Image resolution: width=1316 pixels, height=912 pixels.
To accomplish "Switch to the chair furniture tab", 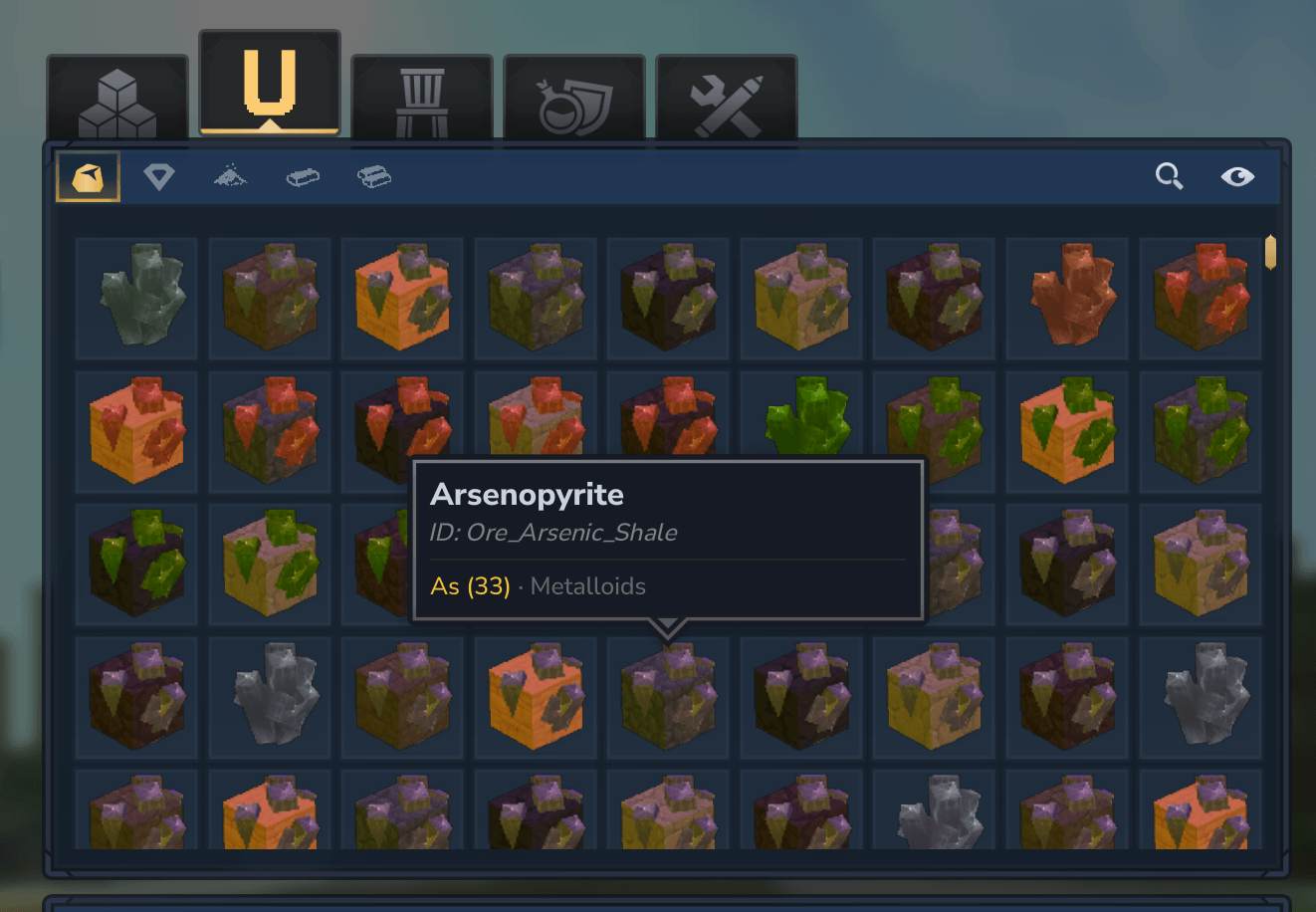I will (422, 100).
